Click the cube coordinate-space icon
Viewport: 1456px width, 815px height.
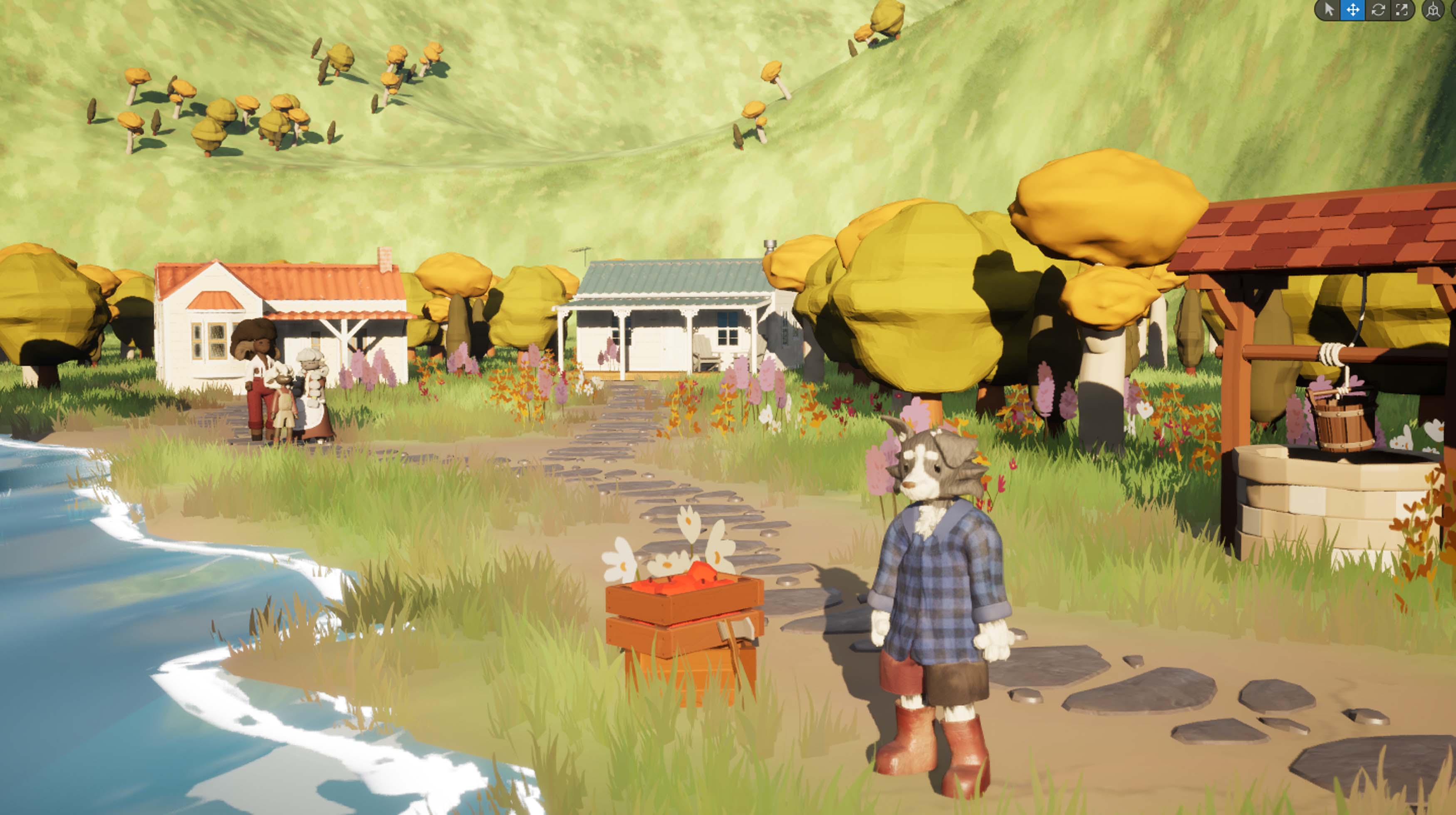1433,10
